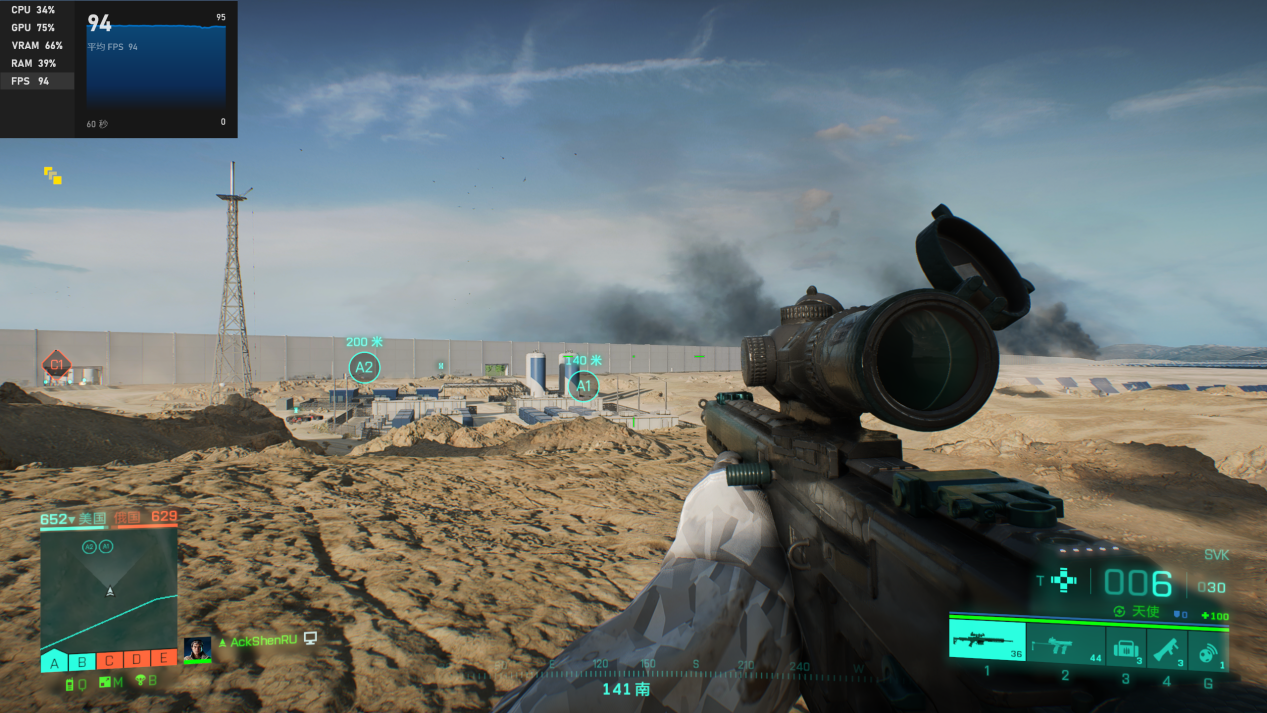Screen dimensions: 1267x713
Task: Click the A1 objective marker in the world
Action: (582, 386)
